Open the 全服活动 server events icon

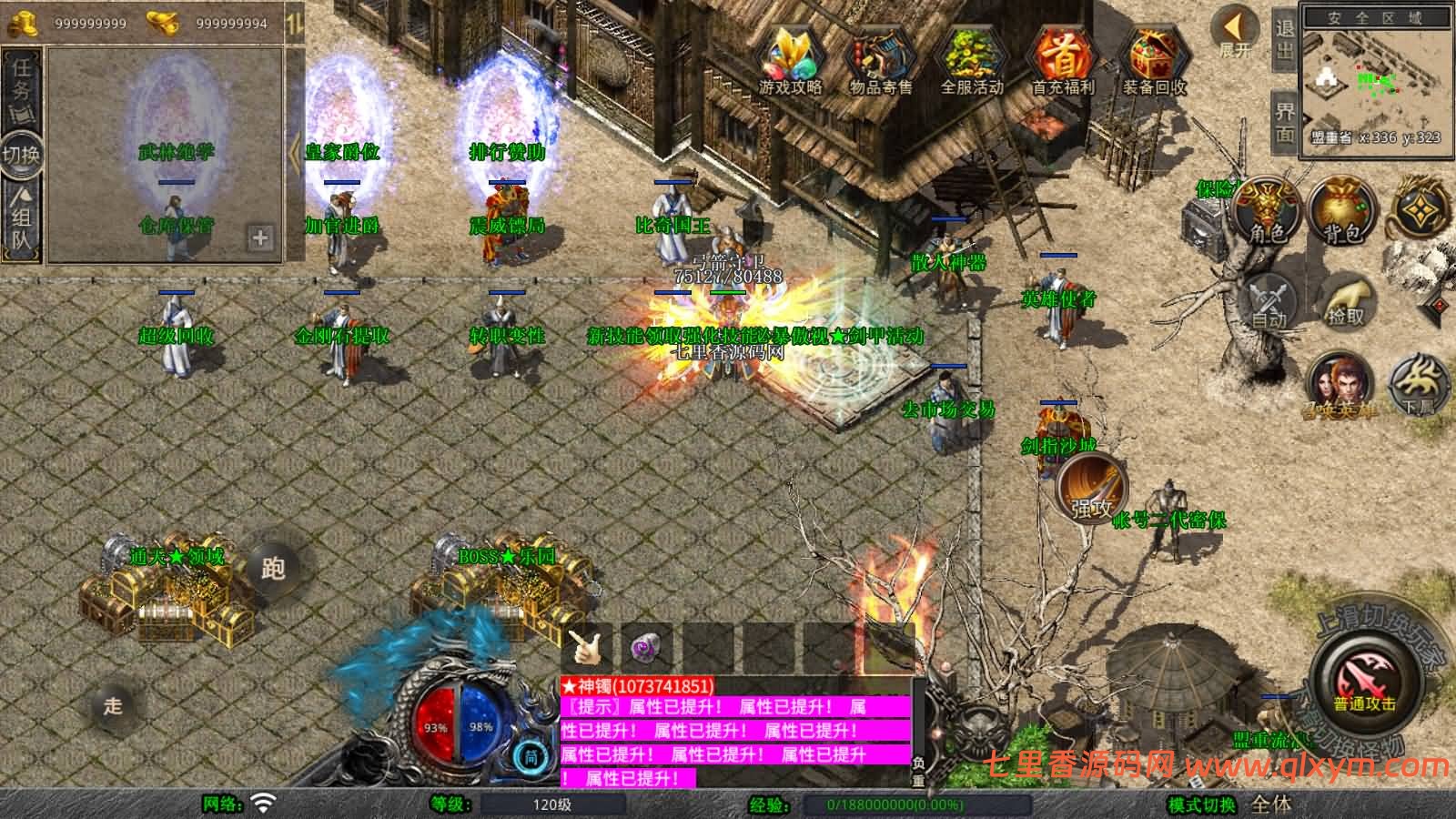pyautogui.click(x=971, y=60)
